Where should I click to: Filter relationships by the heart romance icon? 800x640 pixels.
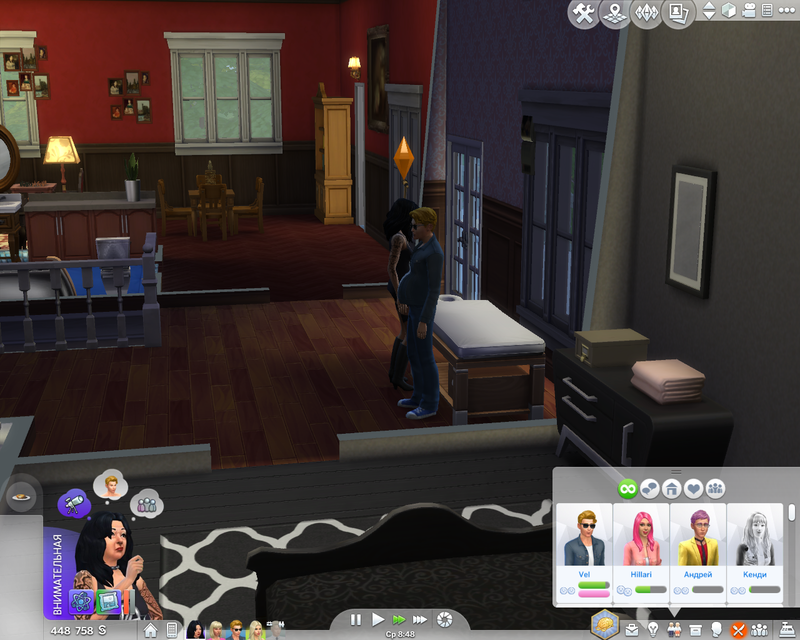pyautogui.click(x=694, y=488)
